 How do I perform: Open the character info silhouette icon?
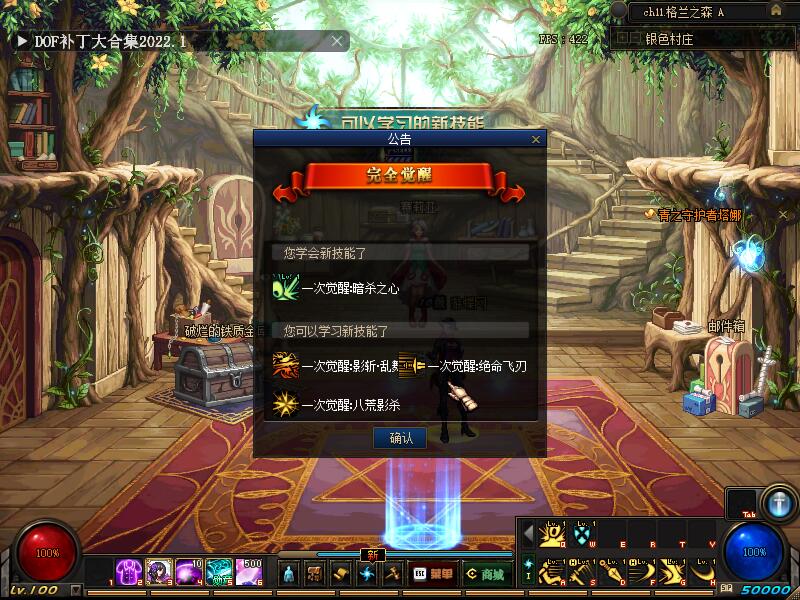[x=289, y=574]
